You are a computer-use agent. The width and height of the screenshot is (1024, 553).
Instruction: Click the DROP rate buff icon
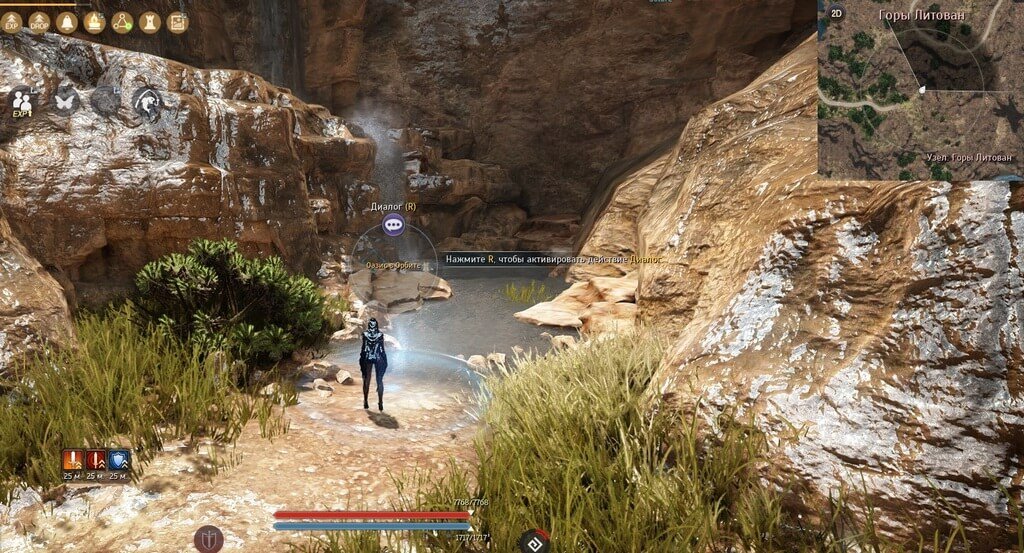tap(39, 22)
